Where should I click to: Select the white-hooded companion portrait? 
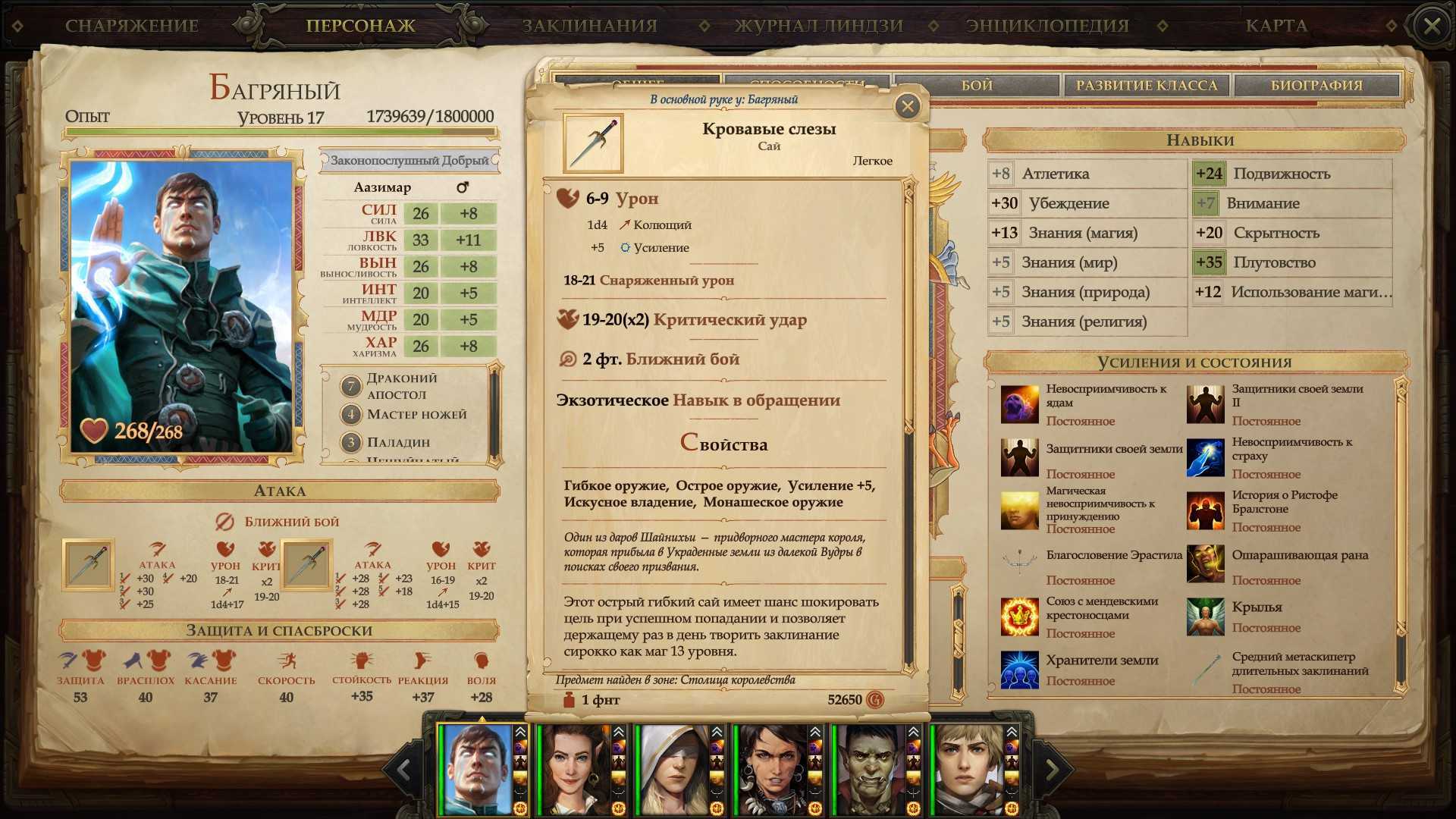[x=673, y=769]
